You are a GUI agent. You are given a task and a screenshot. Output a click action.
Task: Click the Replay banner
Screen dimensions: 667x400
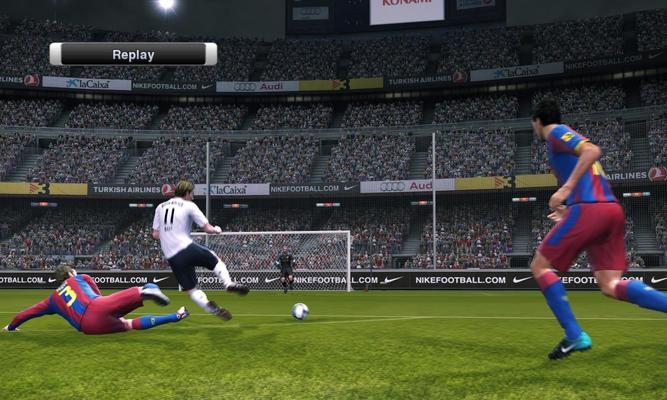133,54
